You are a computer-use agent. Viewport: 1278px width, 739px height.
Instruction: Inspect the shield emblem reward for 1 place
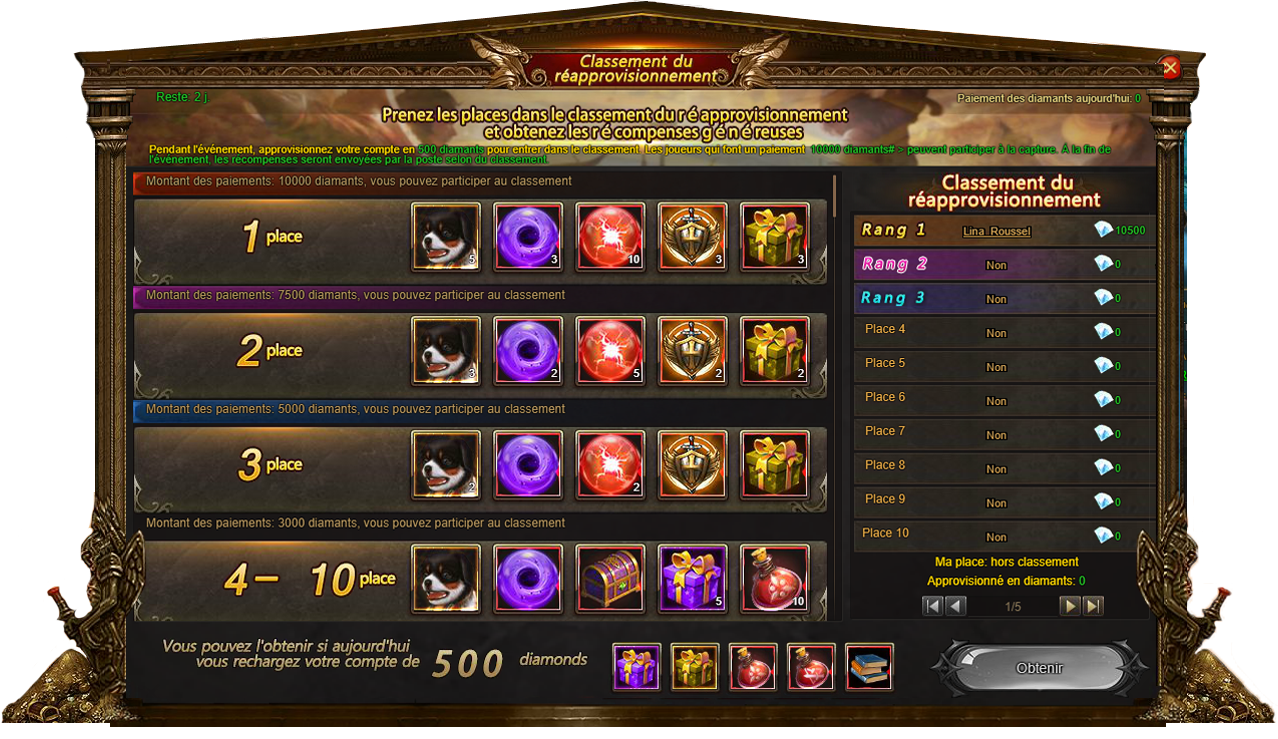692,237
